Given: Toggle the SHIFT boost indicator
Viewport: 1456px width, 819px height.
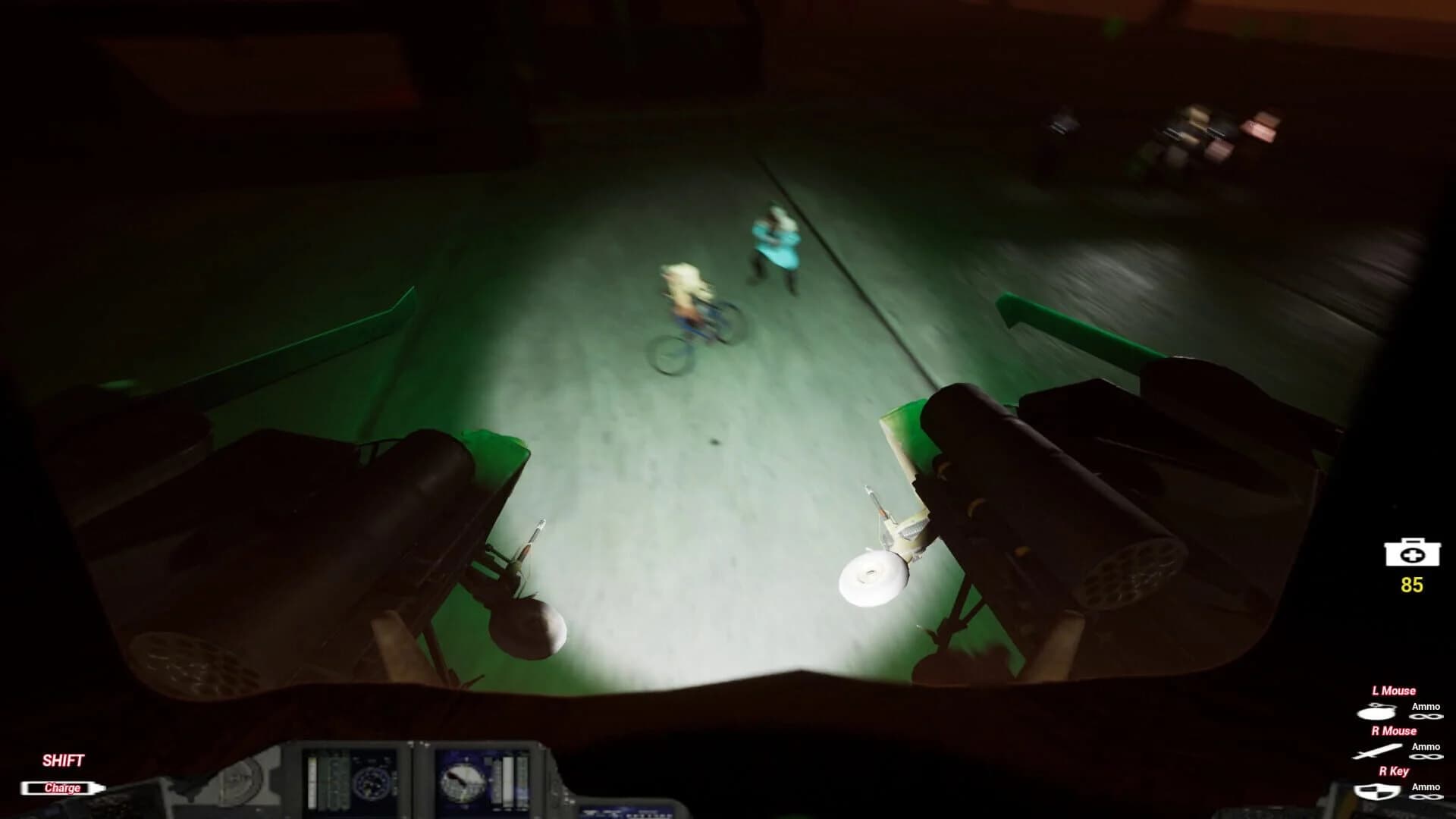Looking at the screenshot, I should [x=64, y=758].
